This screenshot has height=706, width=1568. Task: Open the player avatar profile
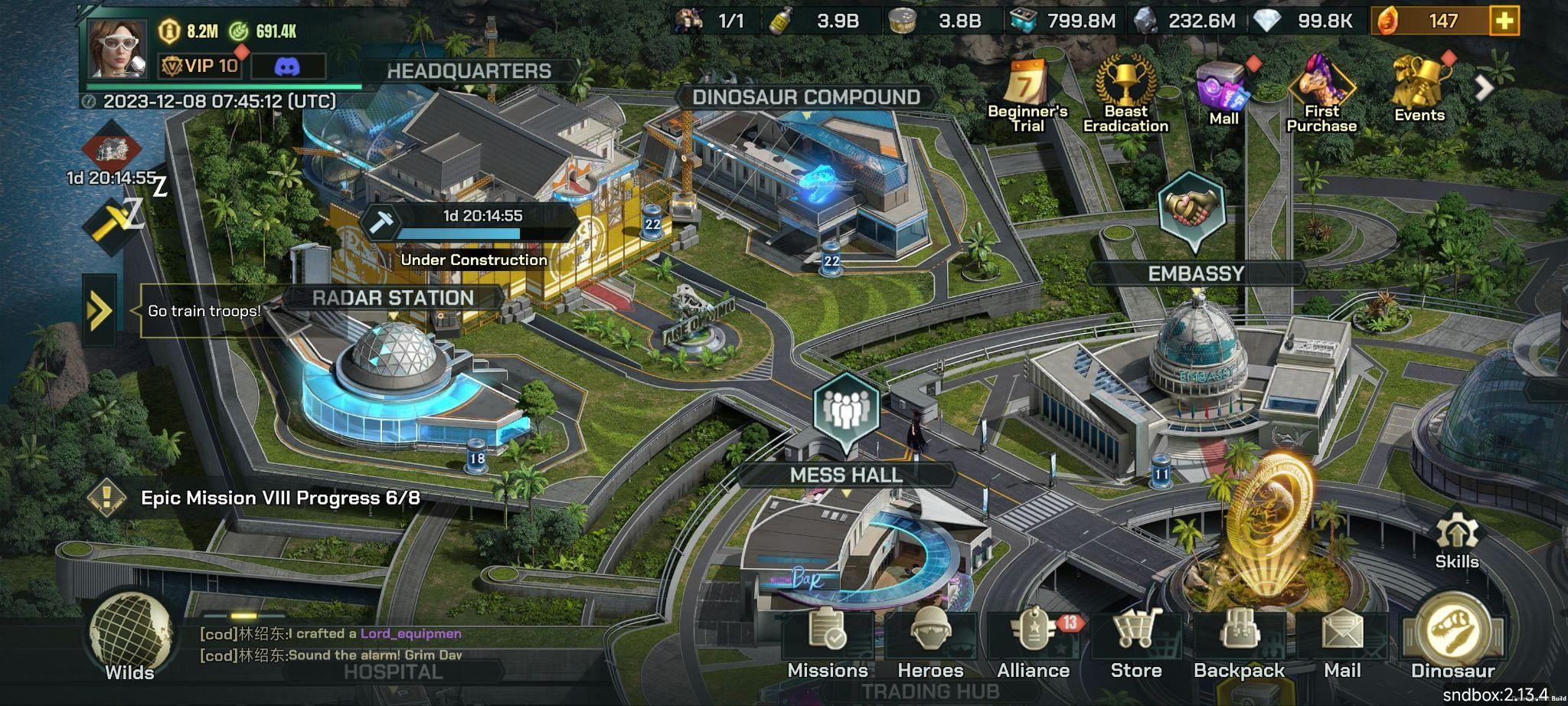116,48
